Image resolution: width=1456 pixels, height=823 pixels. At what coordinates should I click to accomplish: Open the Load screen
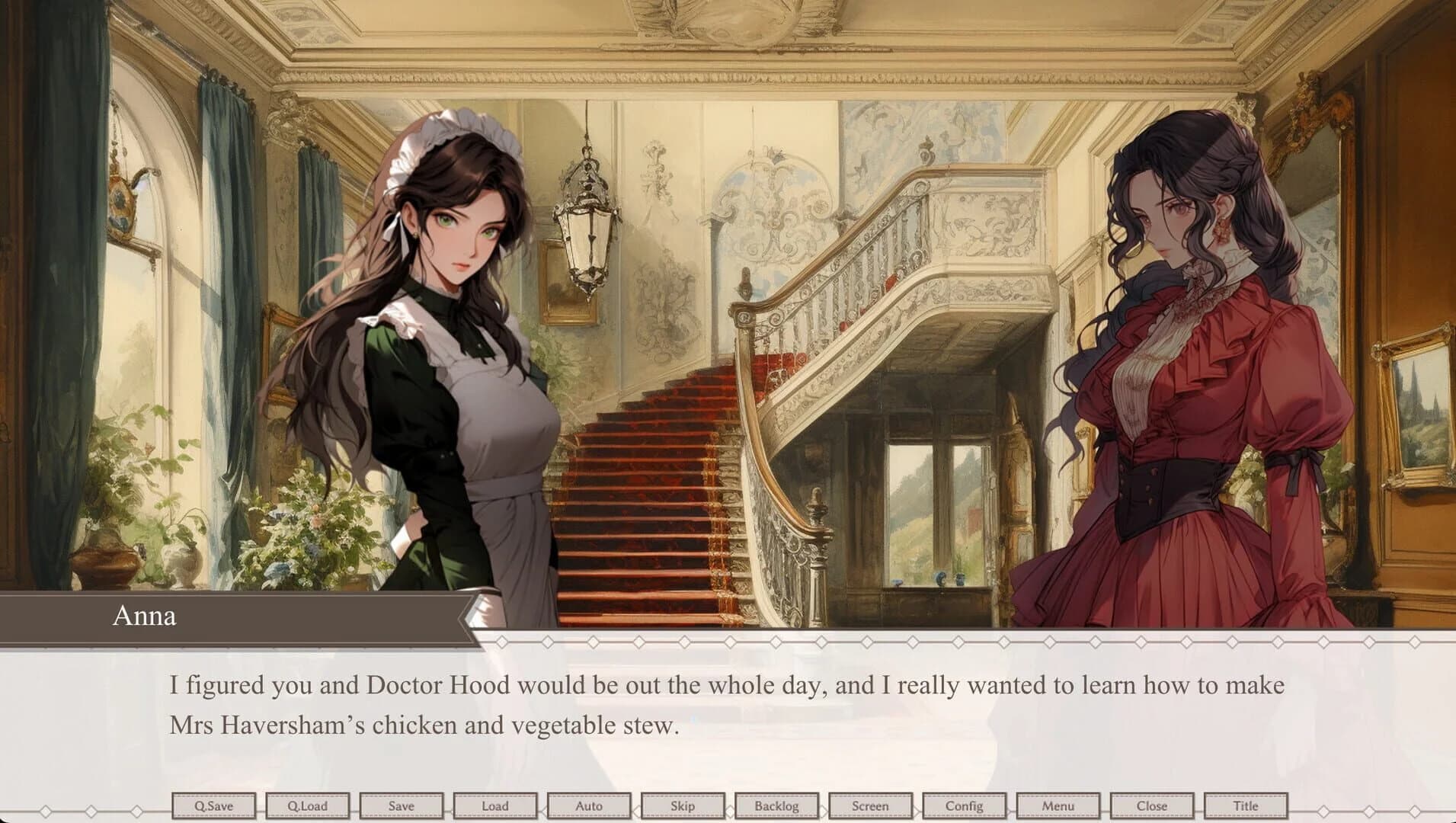click(x=497, y=805)
